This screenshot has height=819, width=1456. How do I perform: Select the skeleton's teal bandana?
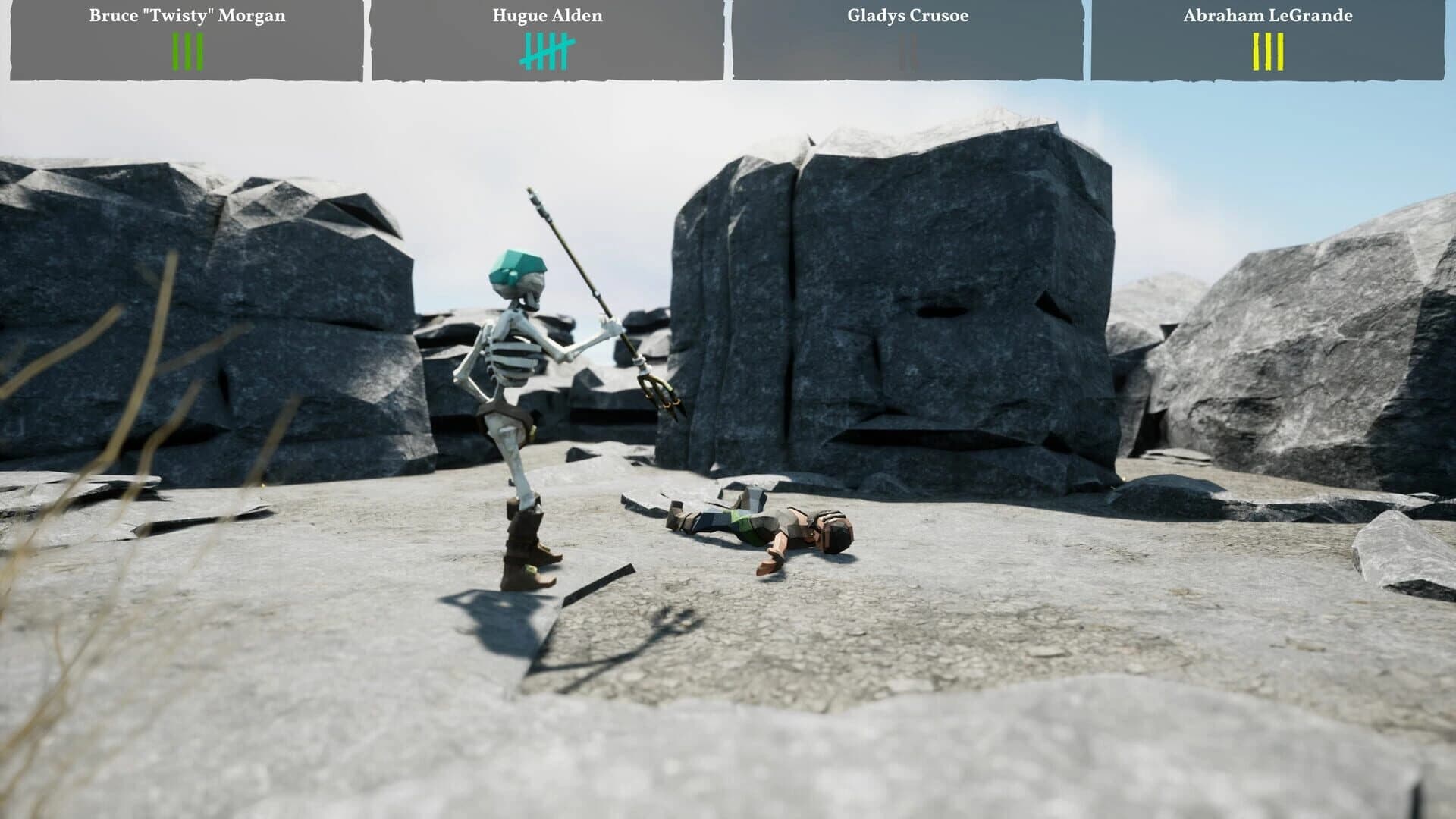click(518, 266)
